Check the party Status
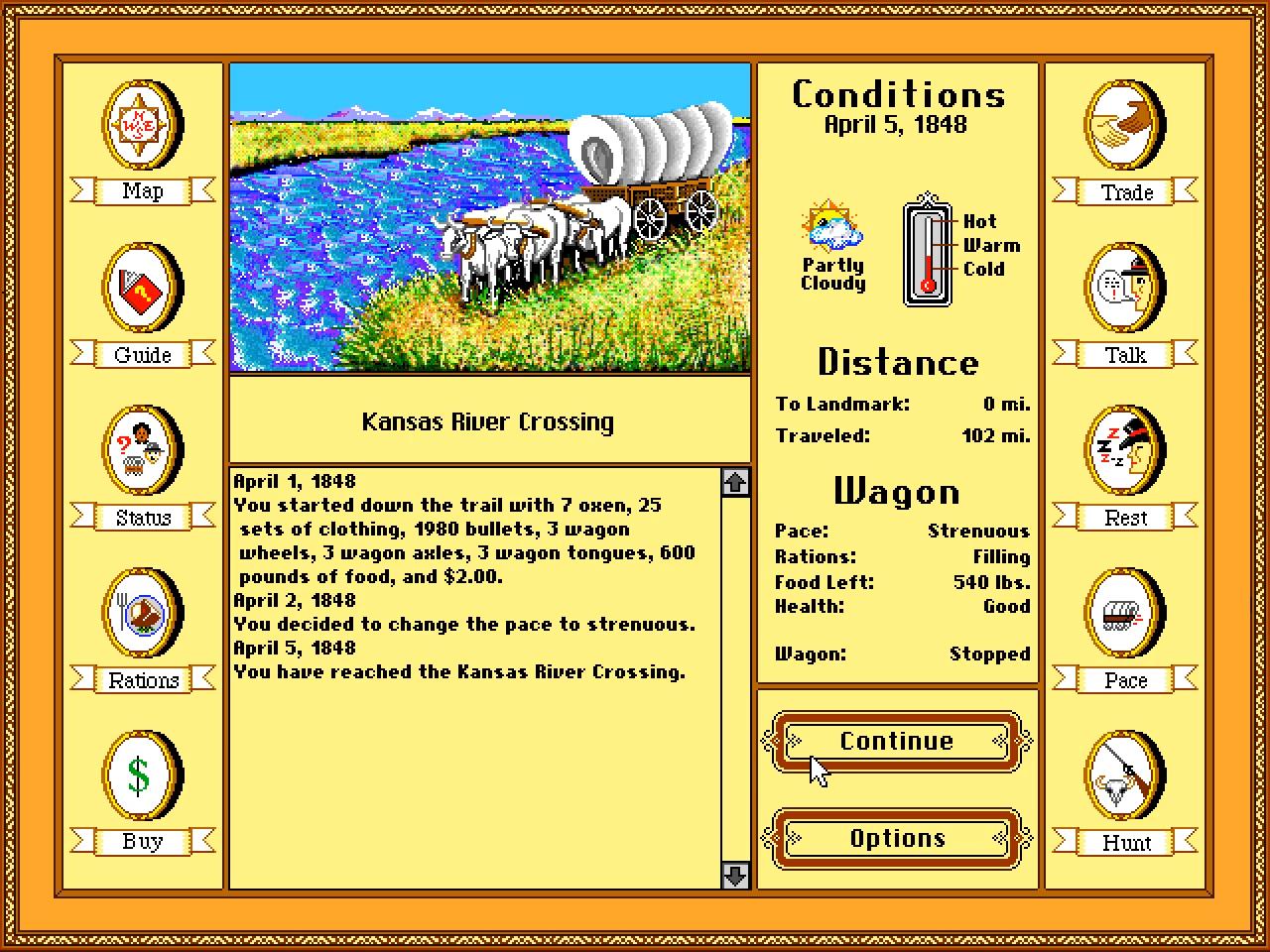This screenshot has width=1270, height=952. tap(141, 451)
